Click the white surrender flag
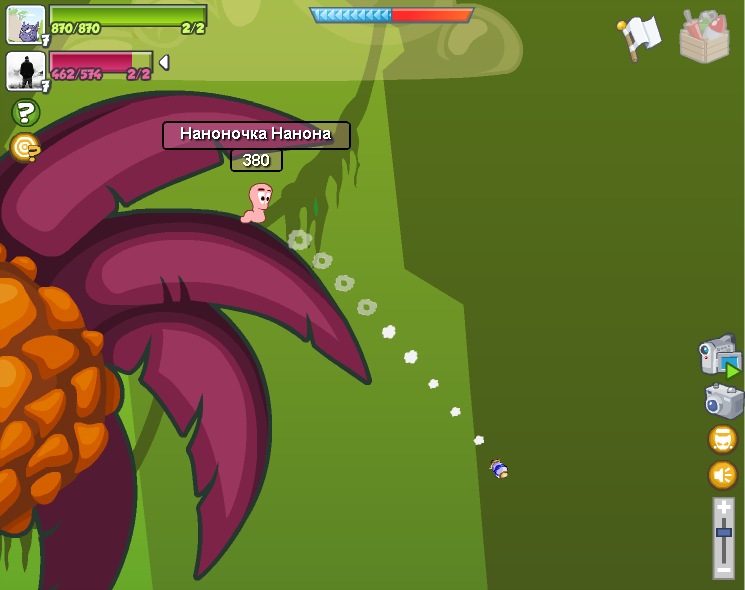This screenshot has height=590, width=745. (x=640, y=37)
